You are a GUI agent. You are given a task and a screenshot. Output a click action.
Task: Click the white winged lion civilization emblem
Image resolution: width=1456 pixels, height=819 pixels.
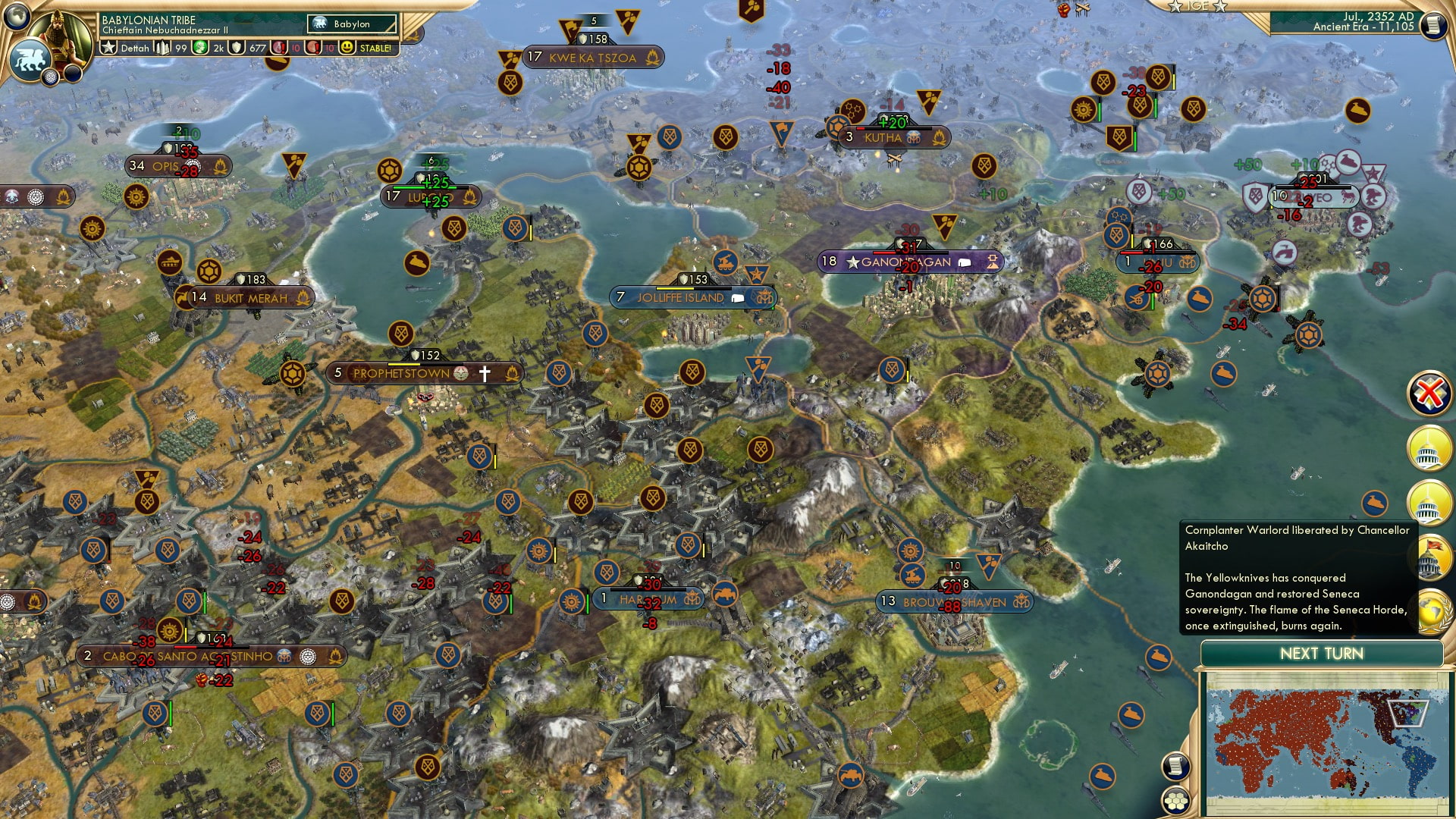tap(29, 58)
